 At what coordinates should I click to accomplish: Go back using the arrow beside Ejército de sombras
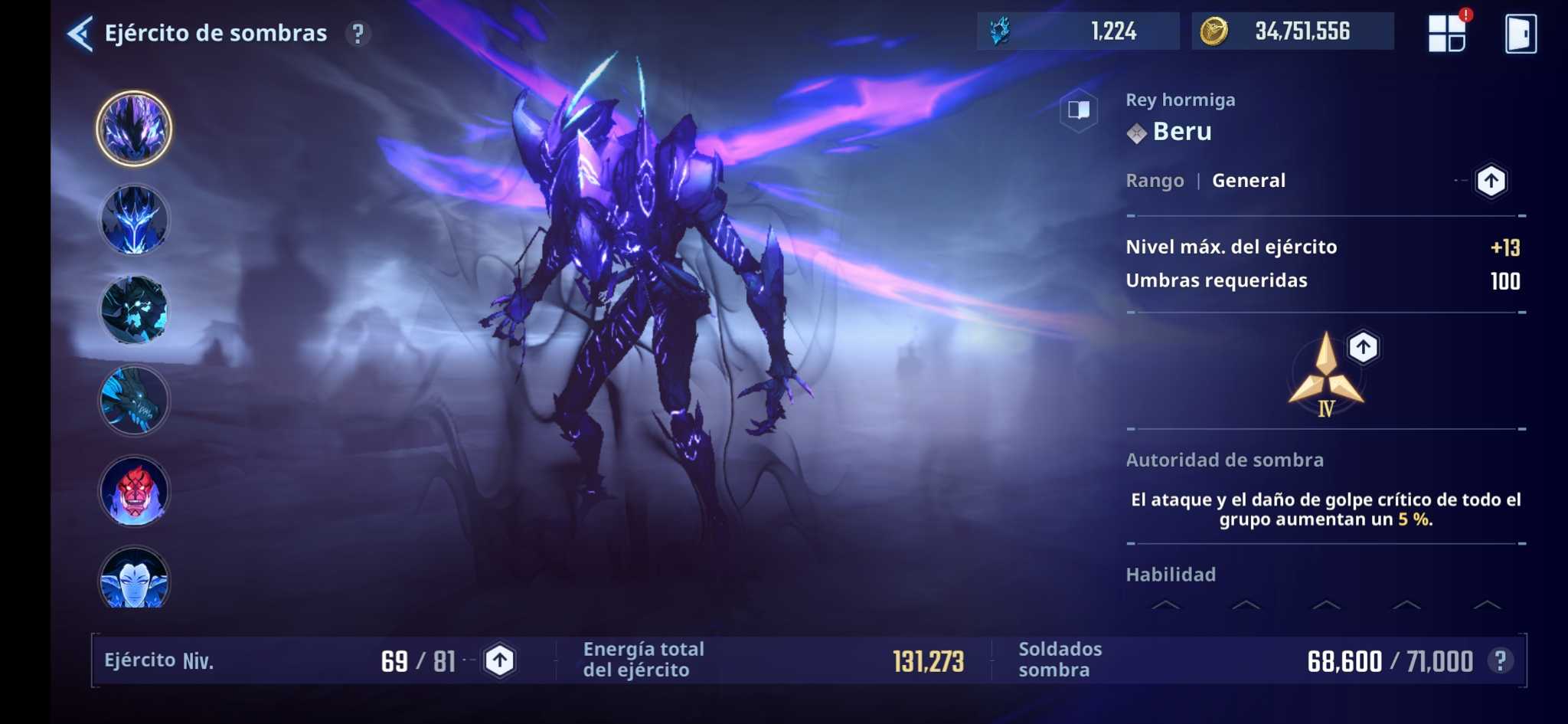tap(81, 33)
